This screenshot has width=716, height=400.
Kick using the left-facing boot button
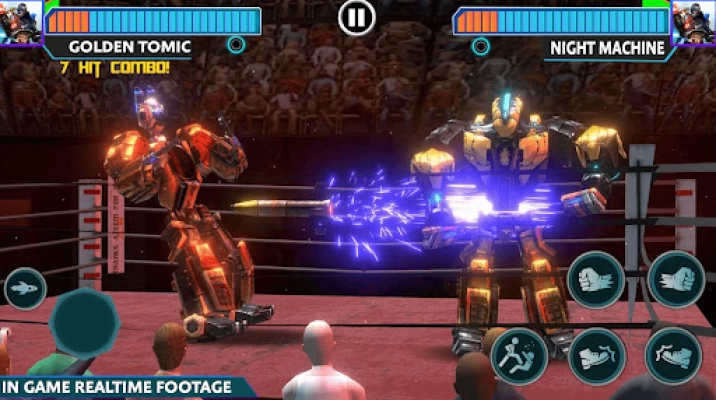[597, 356]
